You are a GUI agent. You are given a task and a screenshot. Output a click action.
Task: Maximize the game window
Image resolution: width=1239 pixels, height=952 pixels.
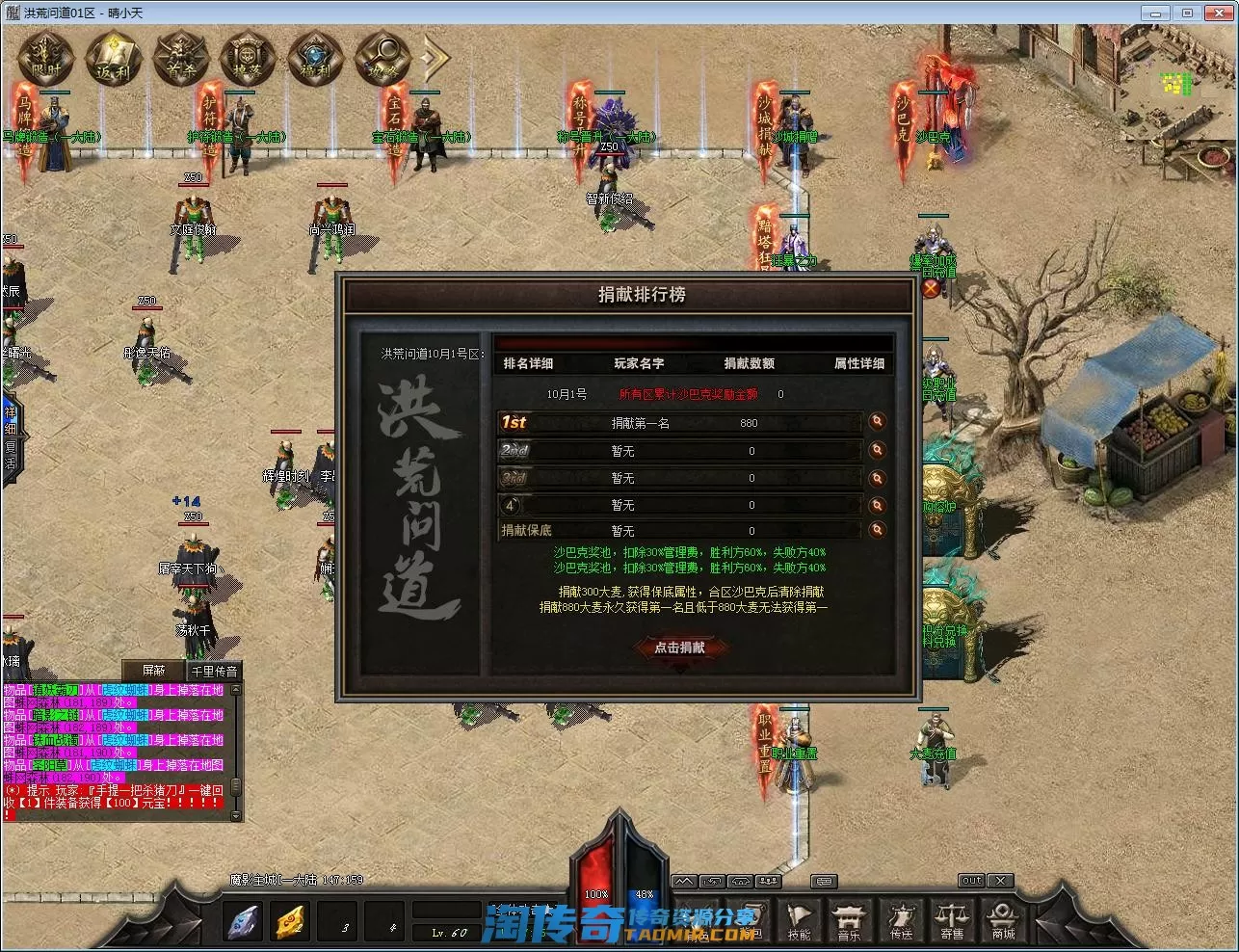1187,13
